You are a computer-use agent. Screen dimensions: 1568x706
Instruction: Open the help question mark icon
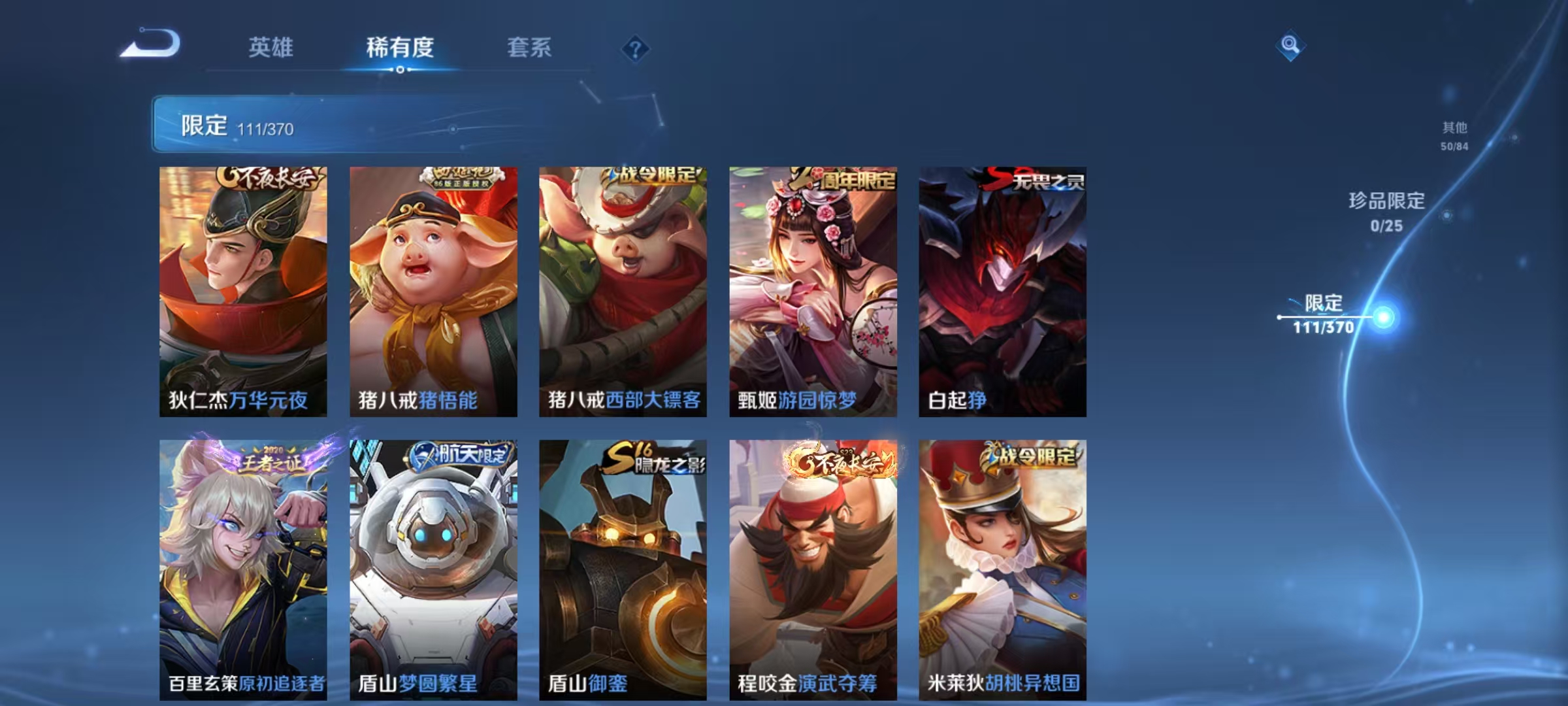(637, 49)
